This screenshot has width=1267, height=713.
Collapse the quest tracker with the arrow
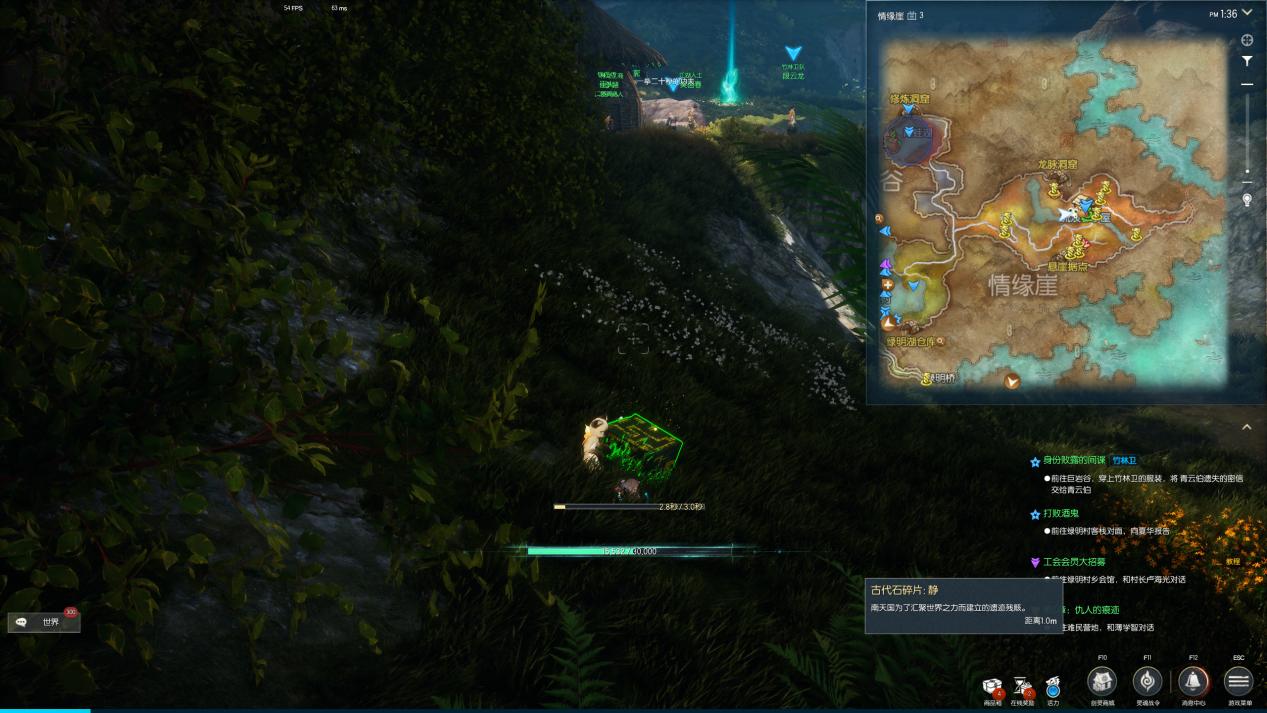pos(1247,427)
